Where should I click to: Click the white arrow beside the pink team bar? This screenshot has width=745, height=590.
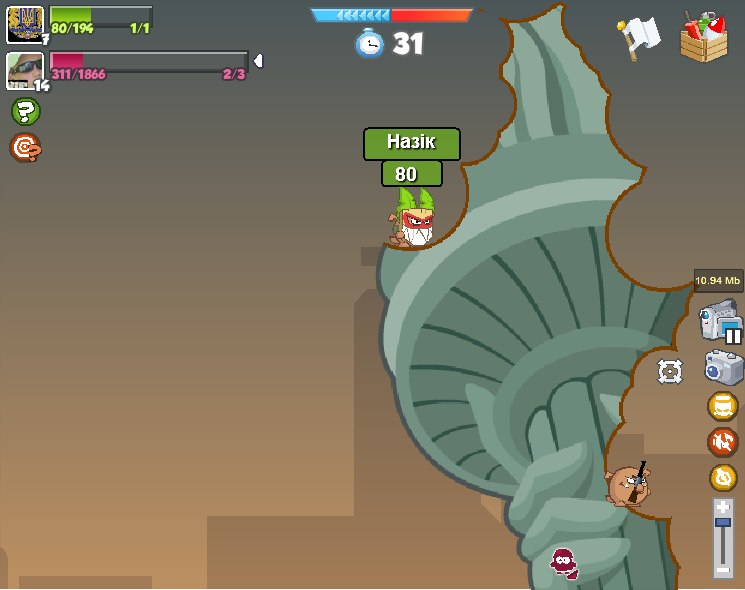(258, 62)
